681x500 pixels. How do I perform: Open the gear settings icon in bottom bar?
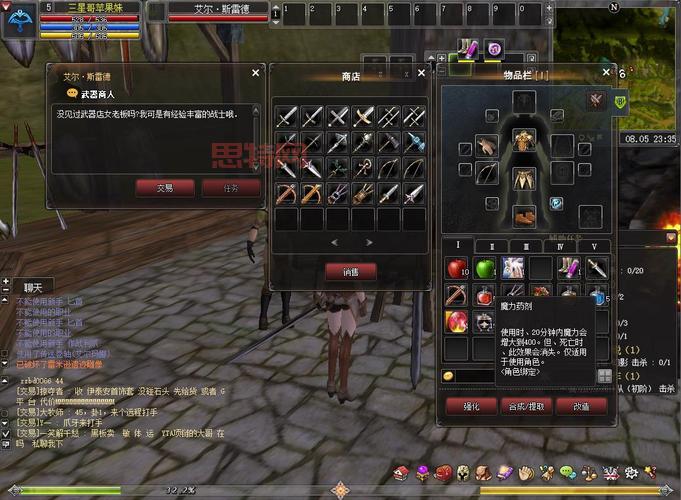click(630, 472)
